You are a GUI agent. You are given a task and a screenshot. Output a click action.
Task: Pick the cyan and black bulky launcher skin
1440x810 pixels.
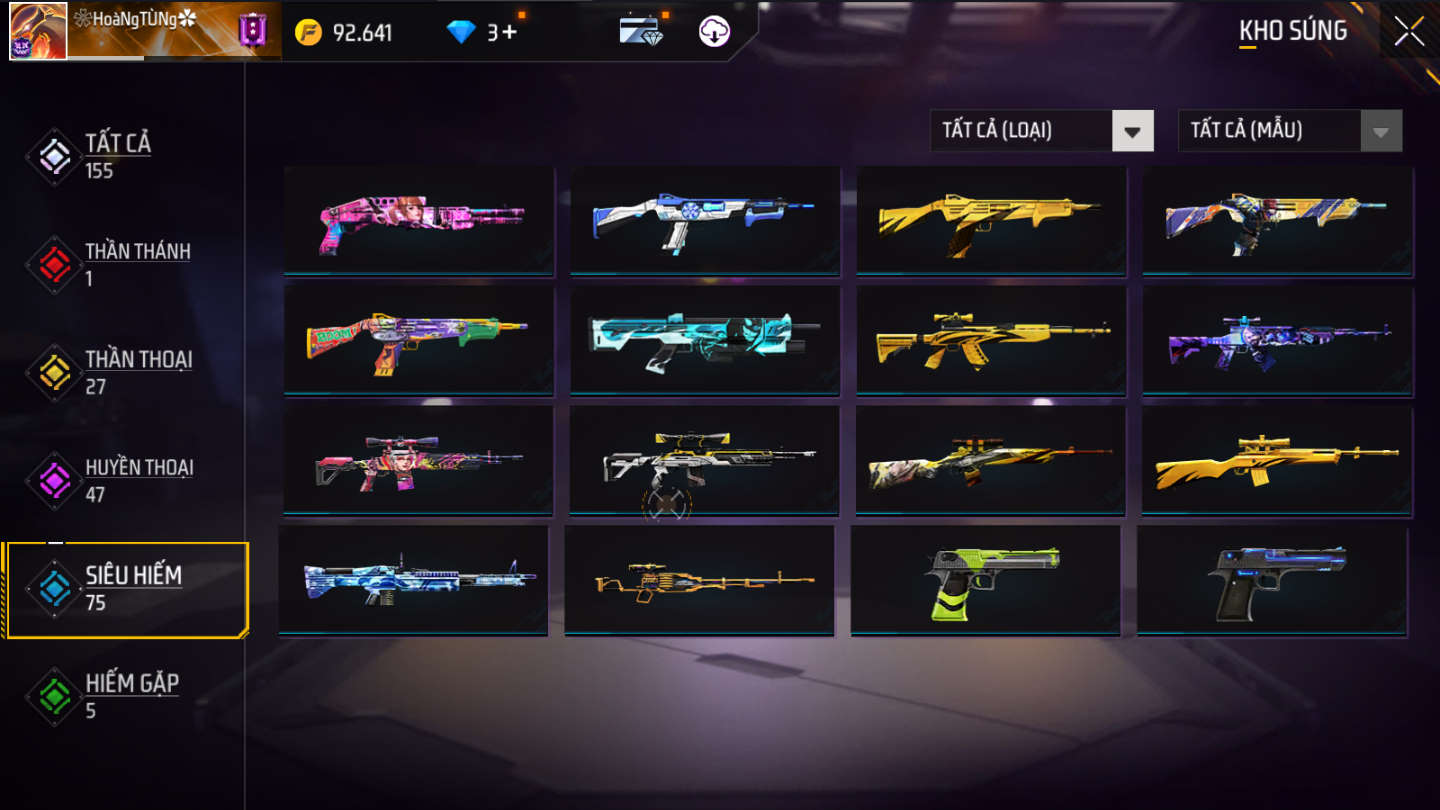[705, 340]
